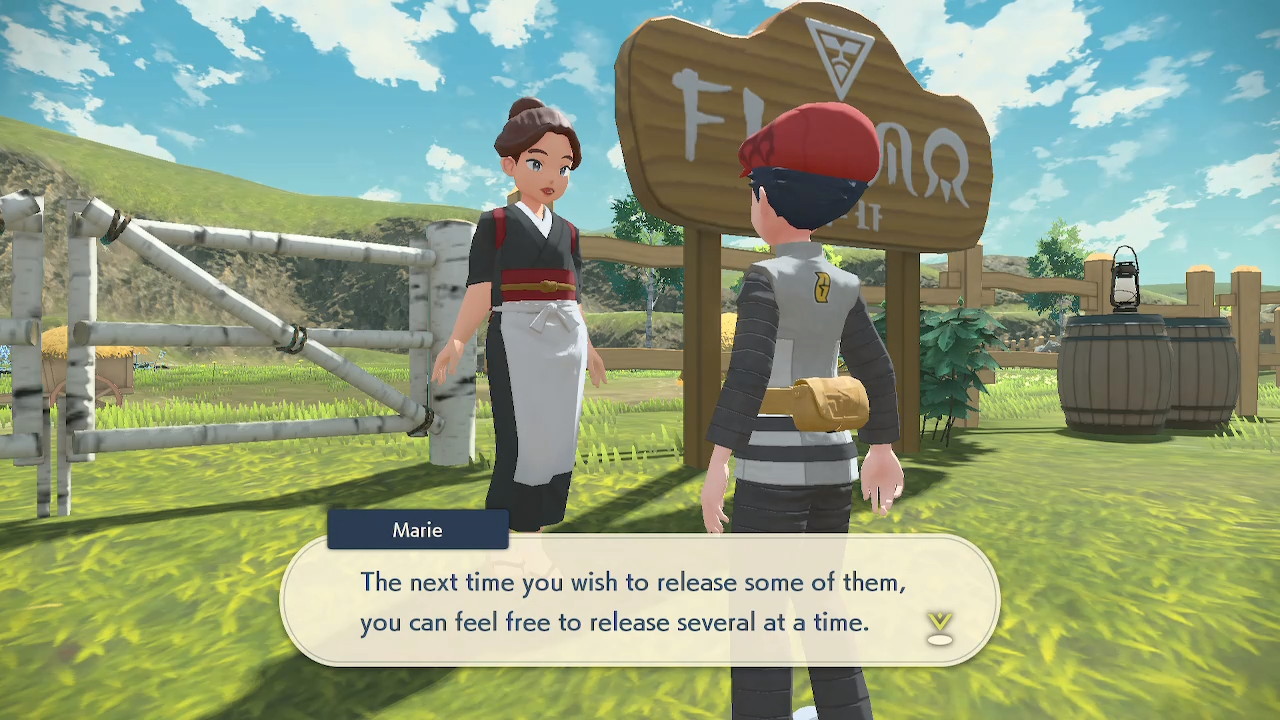
Task: Expand the Marie nameplate above the dialogue
Action: [x=417, y=530]
